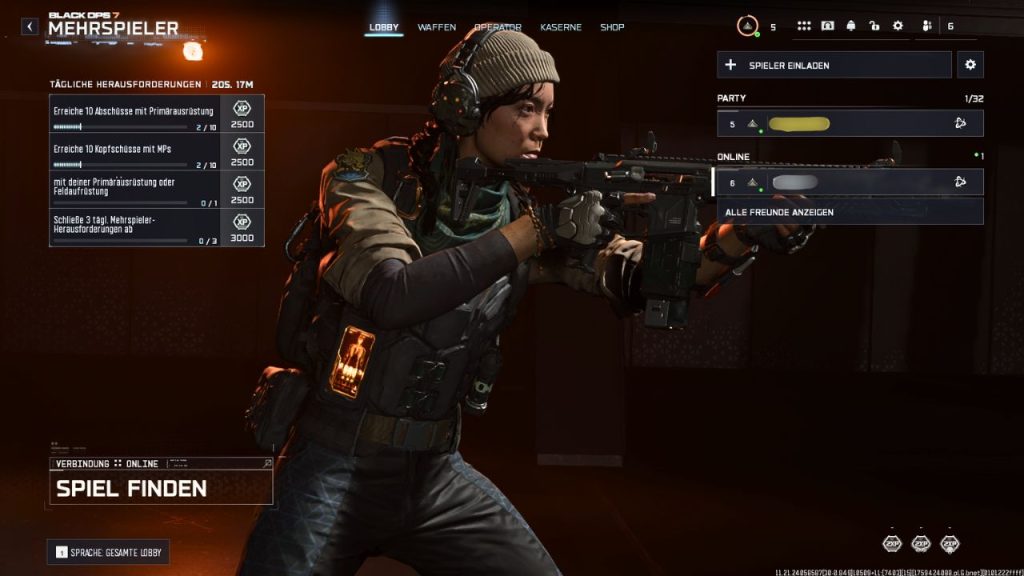1024x576 pixels.
Task: Select the Kaserne tab
Action: pyautogui.click(x=561, y=27)
